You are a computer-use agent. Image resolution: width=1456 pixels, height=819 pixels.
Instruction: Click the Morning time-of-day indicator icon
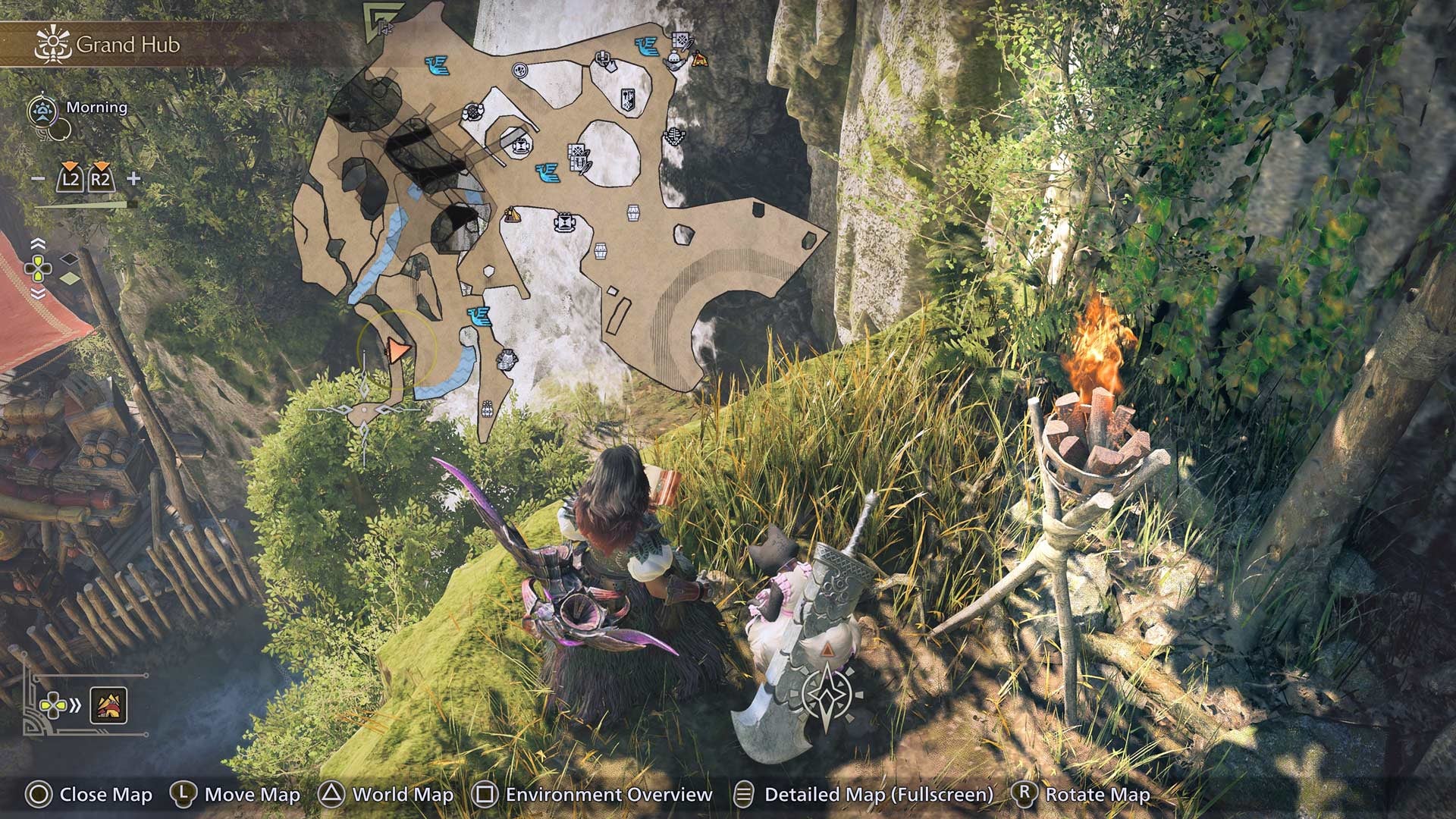43,110
